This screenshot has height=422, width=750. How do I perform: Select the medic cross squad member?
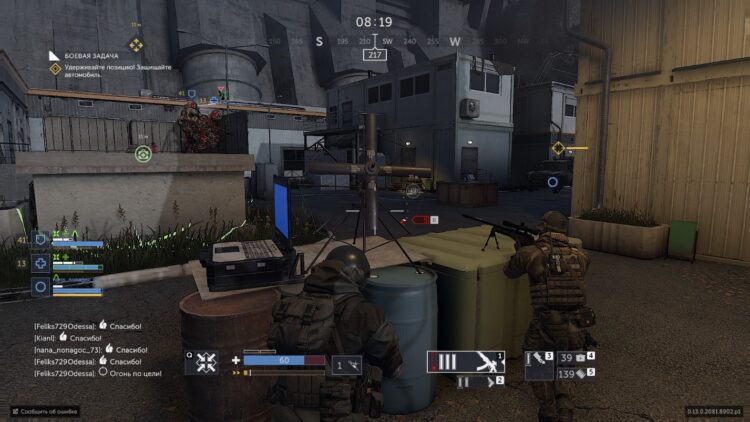[x=41, y=263]
